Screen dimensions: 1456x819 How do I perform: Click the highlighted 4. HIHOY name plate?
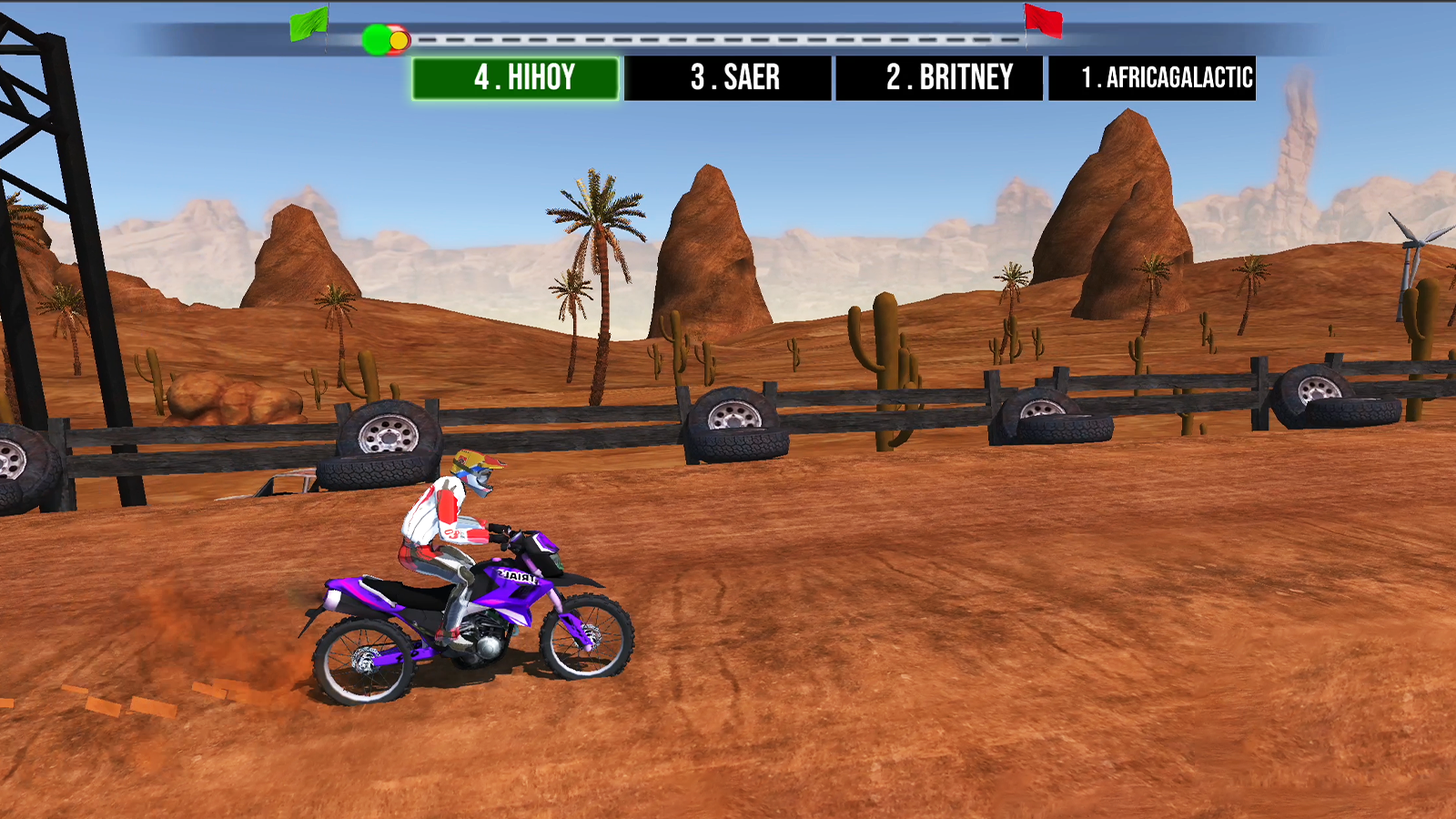516,77
